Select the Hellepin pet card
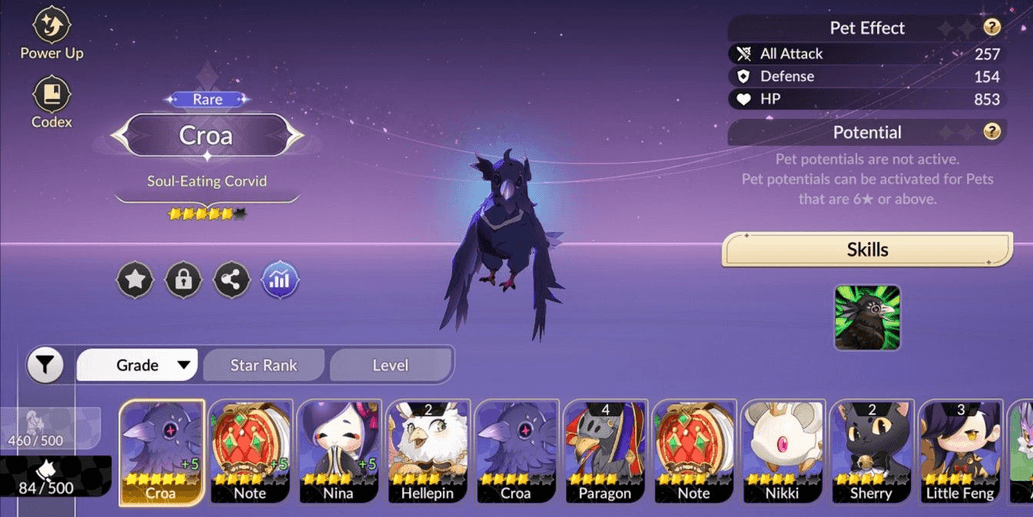 click(427, 450)
